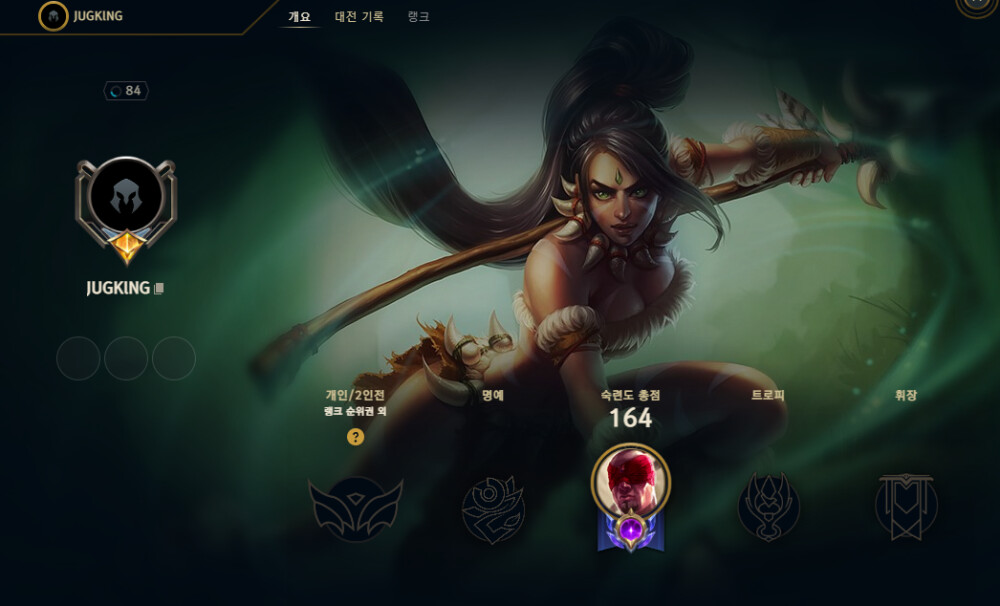Click the level 84 badge
This screenshot has width=1000, height=606.
[126, 91]
